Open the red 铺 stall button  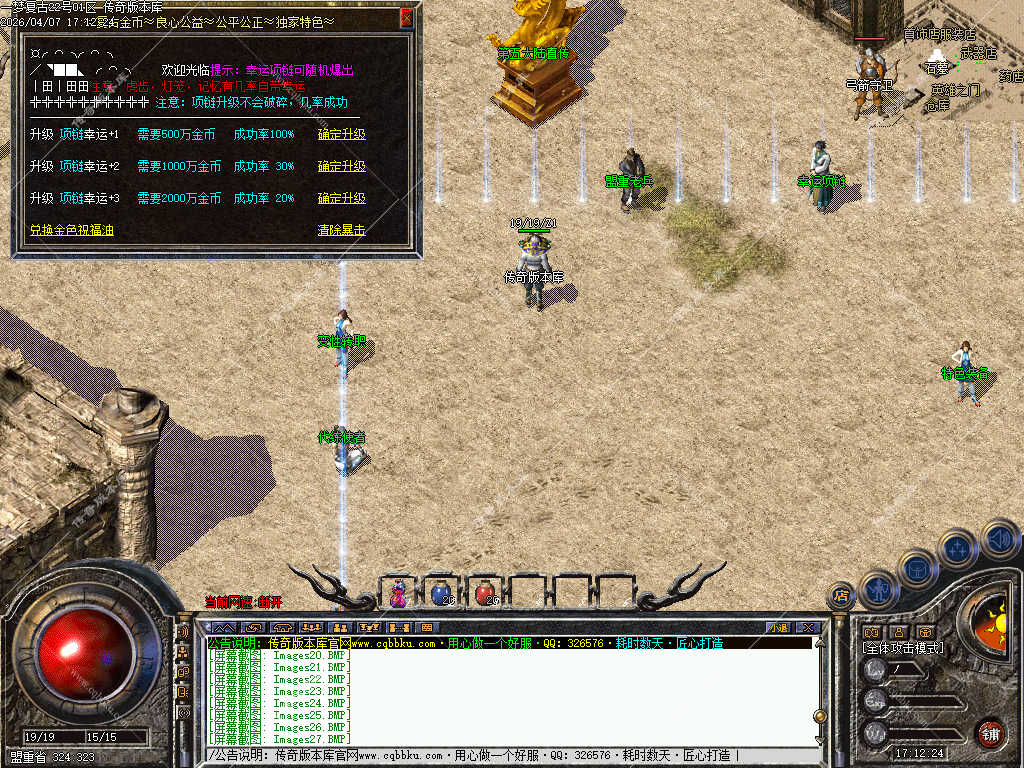pyautogui.click(x=990, y=733)
